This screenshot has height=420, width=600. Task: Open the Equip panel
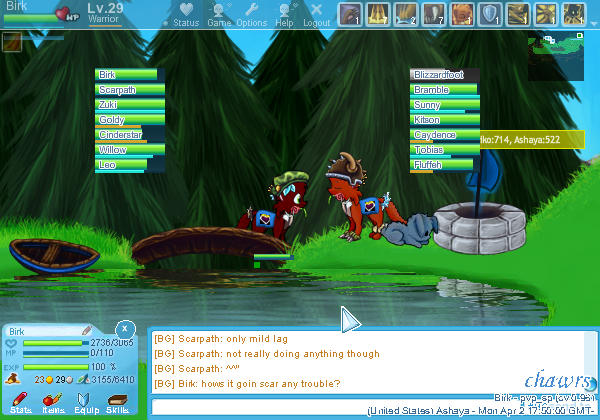click(x=86, y=403)
